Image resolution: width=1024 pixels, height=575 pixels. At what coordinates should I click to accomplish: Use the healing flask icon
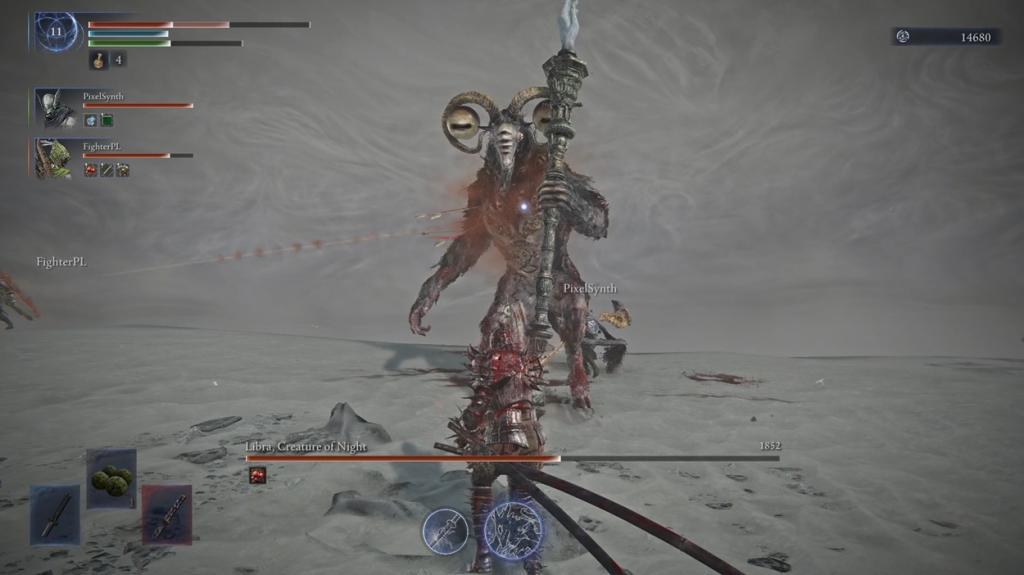click(x=99, y=60)
